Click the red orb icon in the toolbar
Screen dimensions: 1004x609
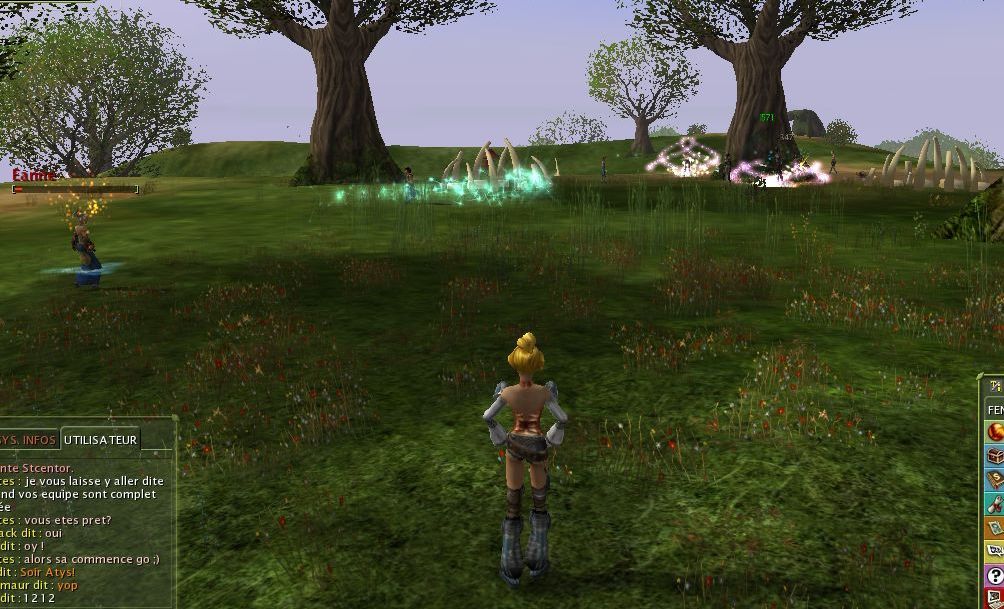tap(995, 432)
